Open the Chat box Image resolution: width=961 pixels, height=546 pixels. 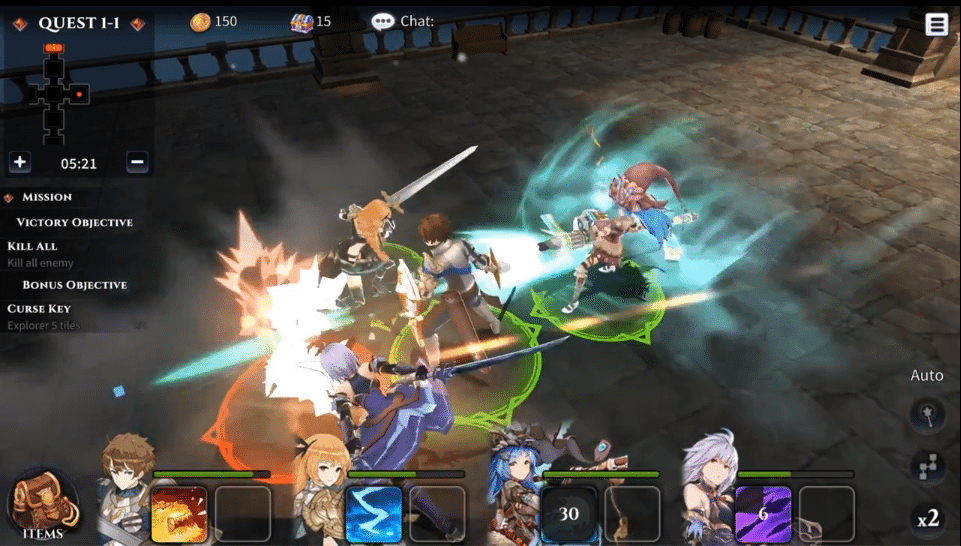pyautogui.click(x=404, y=21)
